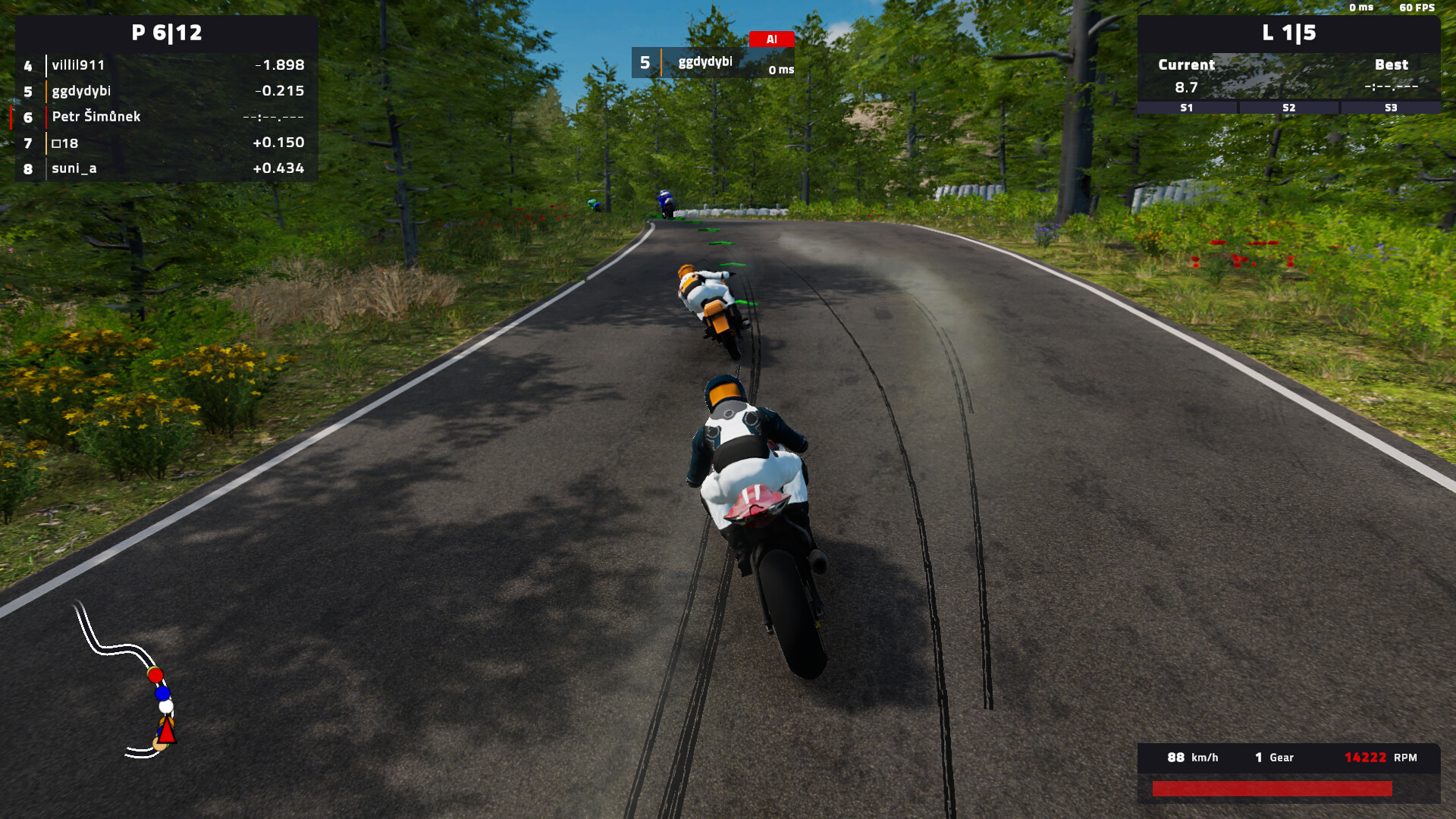This screenshot has width=1456, height=819.
Task: Expand the ggdydybi nameplate above the rider
Action: (705, 63)
